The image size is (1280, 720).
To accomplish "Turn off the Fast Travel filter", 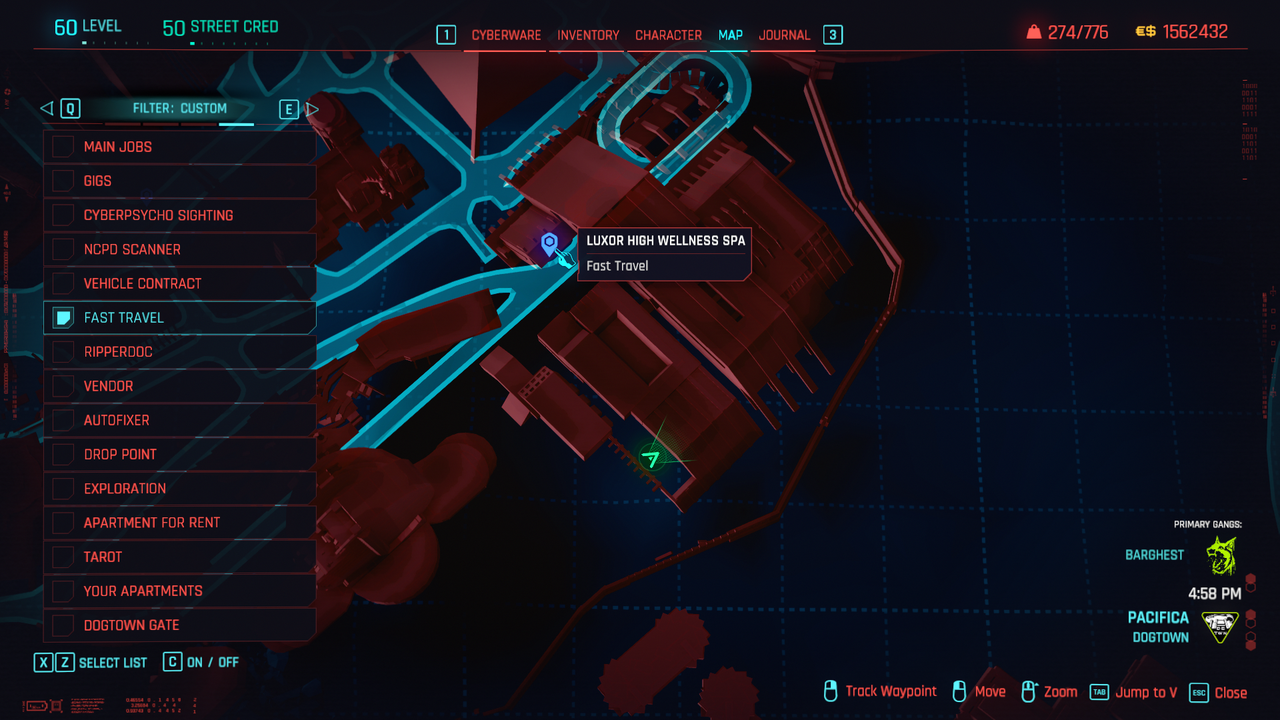I will (180, 318).
